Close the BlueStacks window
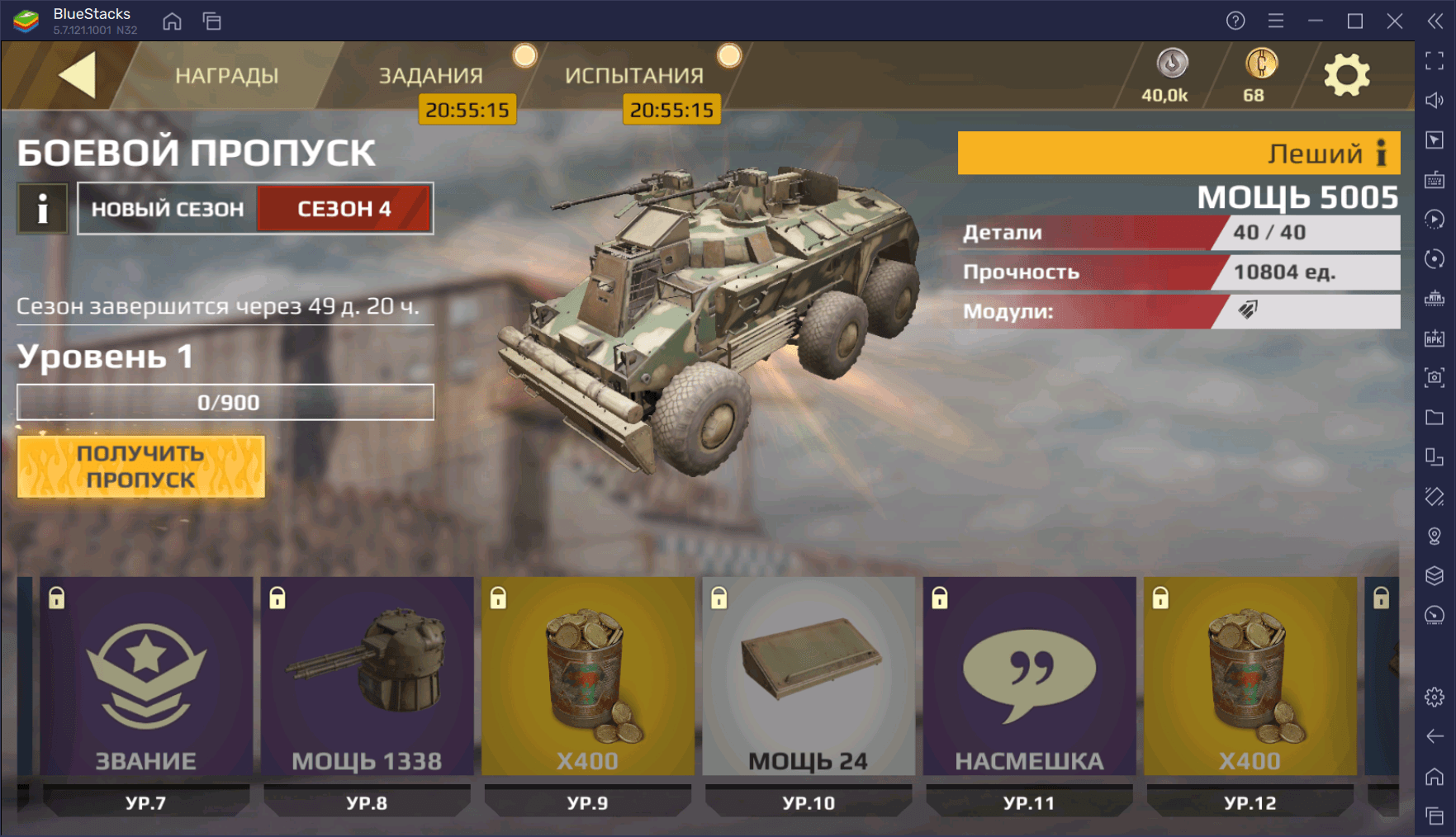The image size is (1456, 837). click(1395, 21)
